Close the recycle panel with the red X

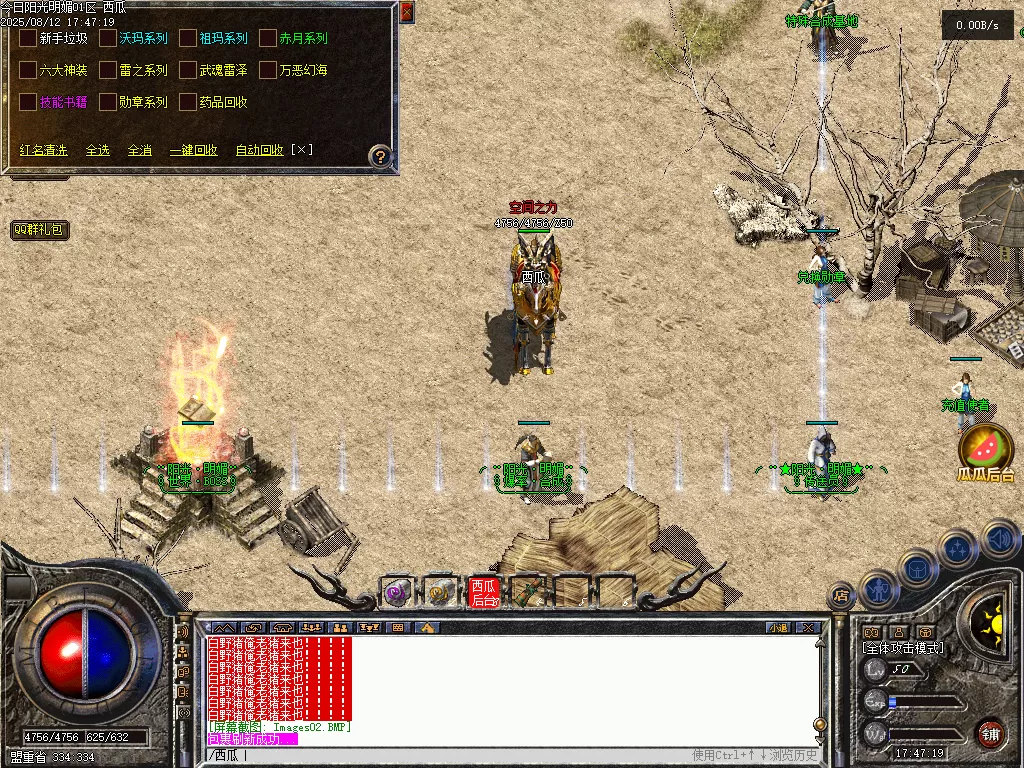(406, 12)
